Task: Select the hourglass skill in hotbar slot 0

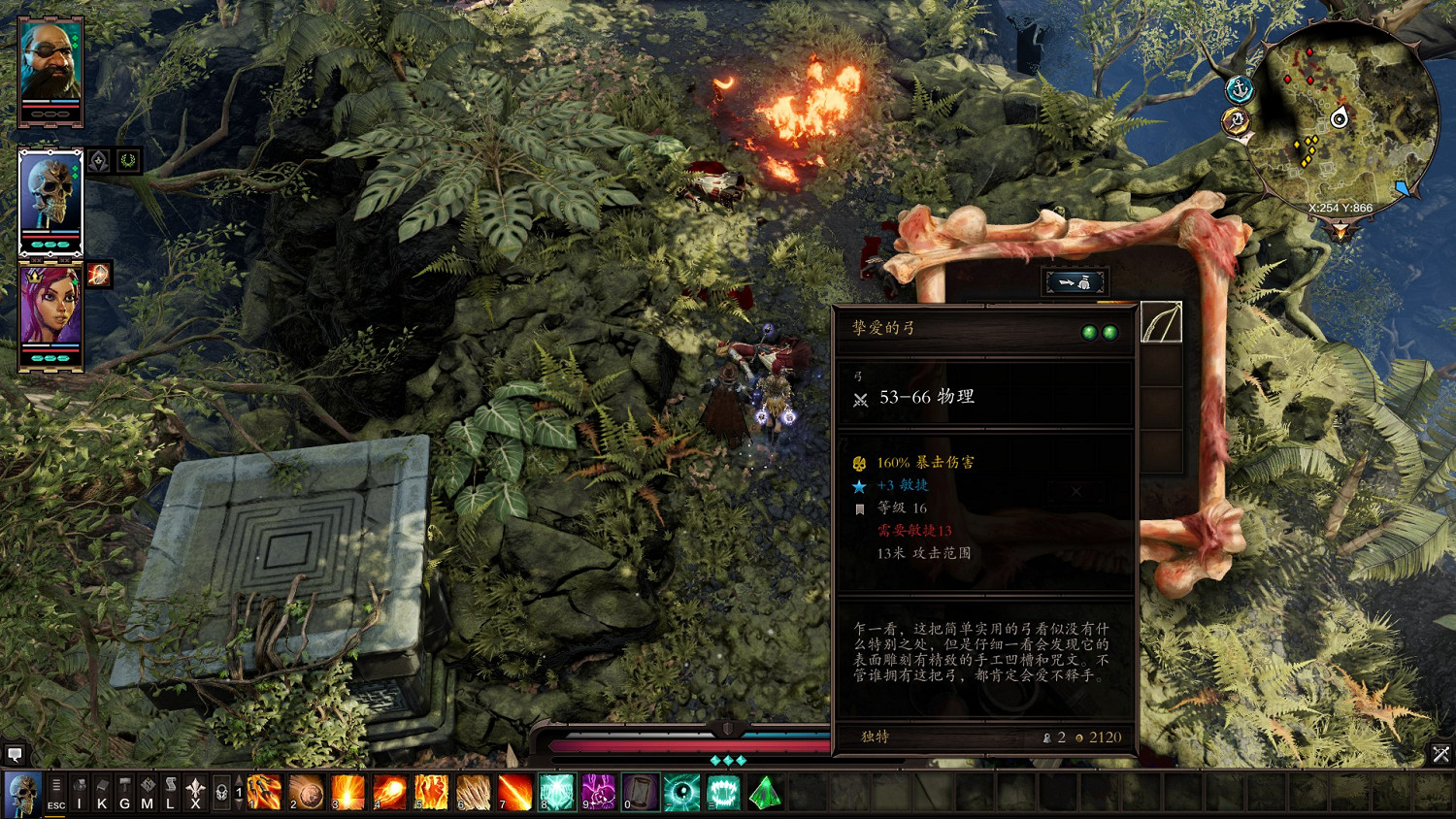Action: (x=639, y=791)
